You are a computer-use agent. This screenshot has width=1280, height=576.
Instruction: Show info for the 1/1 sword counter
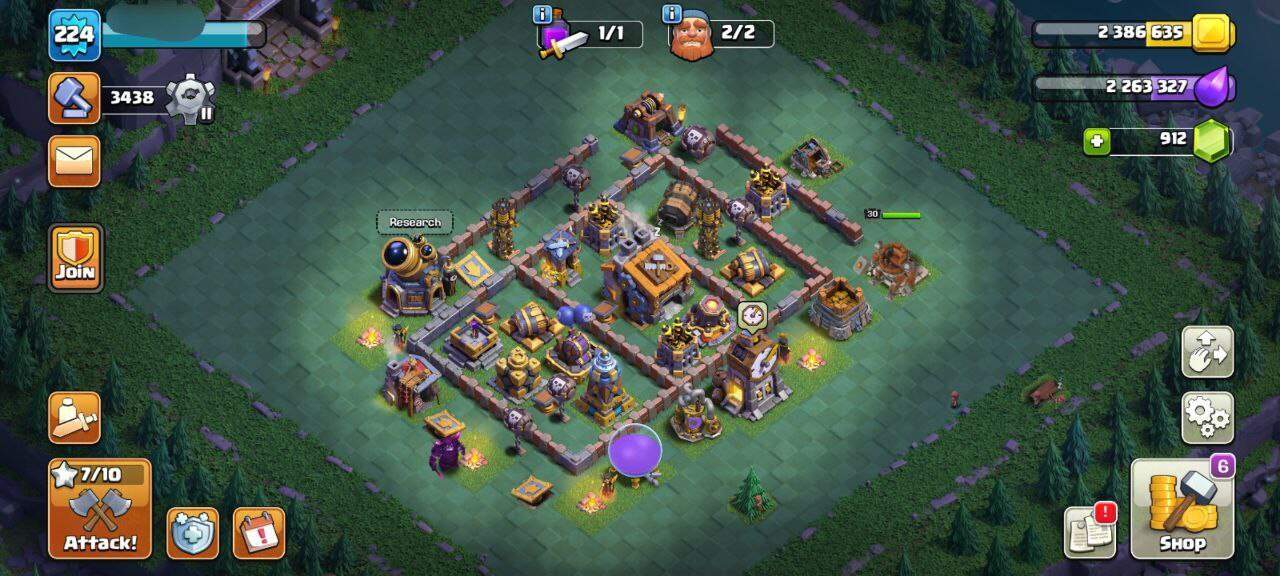pyautogui.click(x=543, y=15)
